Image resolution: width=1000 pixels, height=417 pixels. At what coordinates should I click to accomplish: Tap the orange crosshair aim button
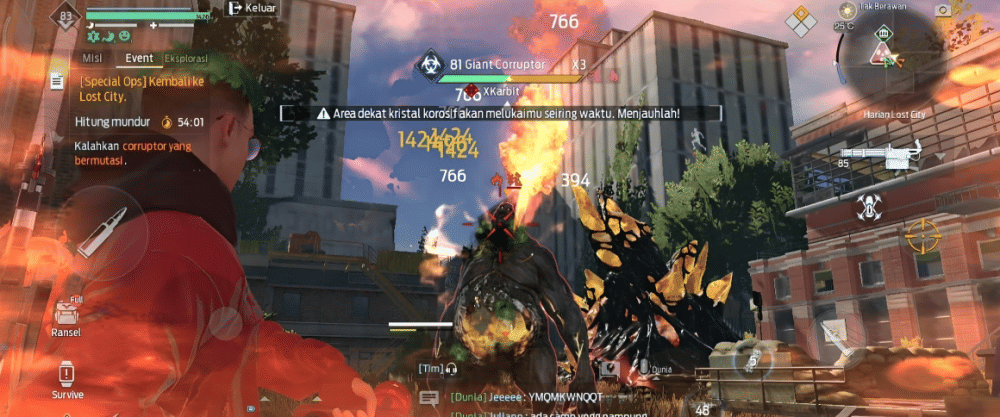coord(920,237)
